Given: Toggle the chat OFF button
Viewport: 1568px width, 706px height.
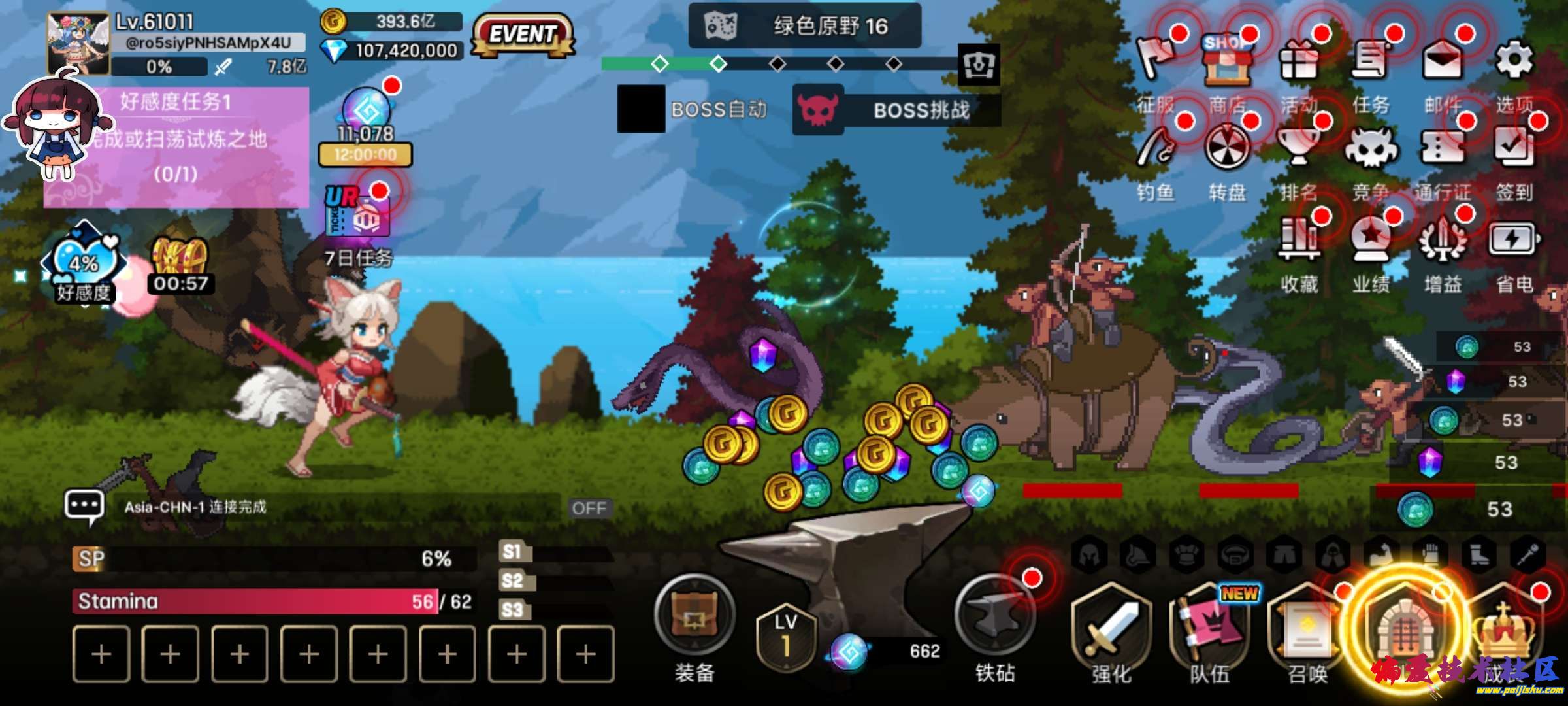Looking at the screenshot, I should click(589, 508).
